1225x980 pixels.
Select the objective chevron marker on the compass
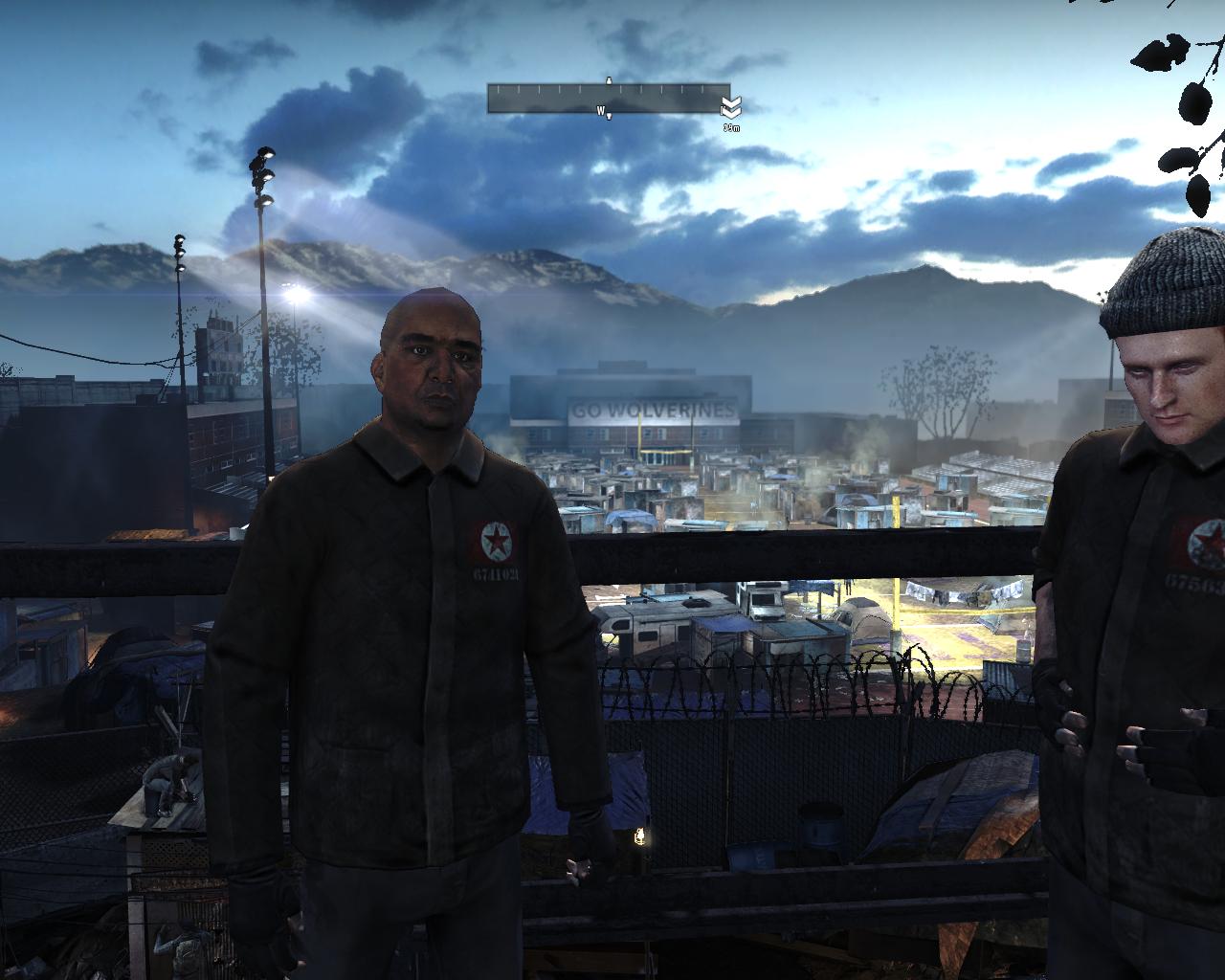click(x=731, y=106)
